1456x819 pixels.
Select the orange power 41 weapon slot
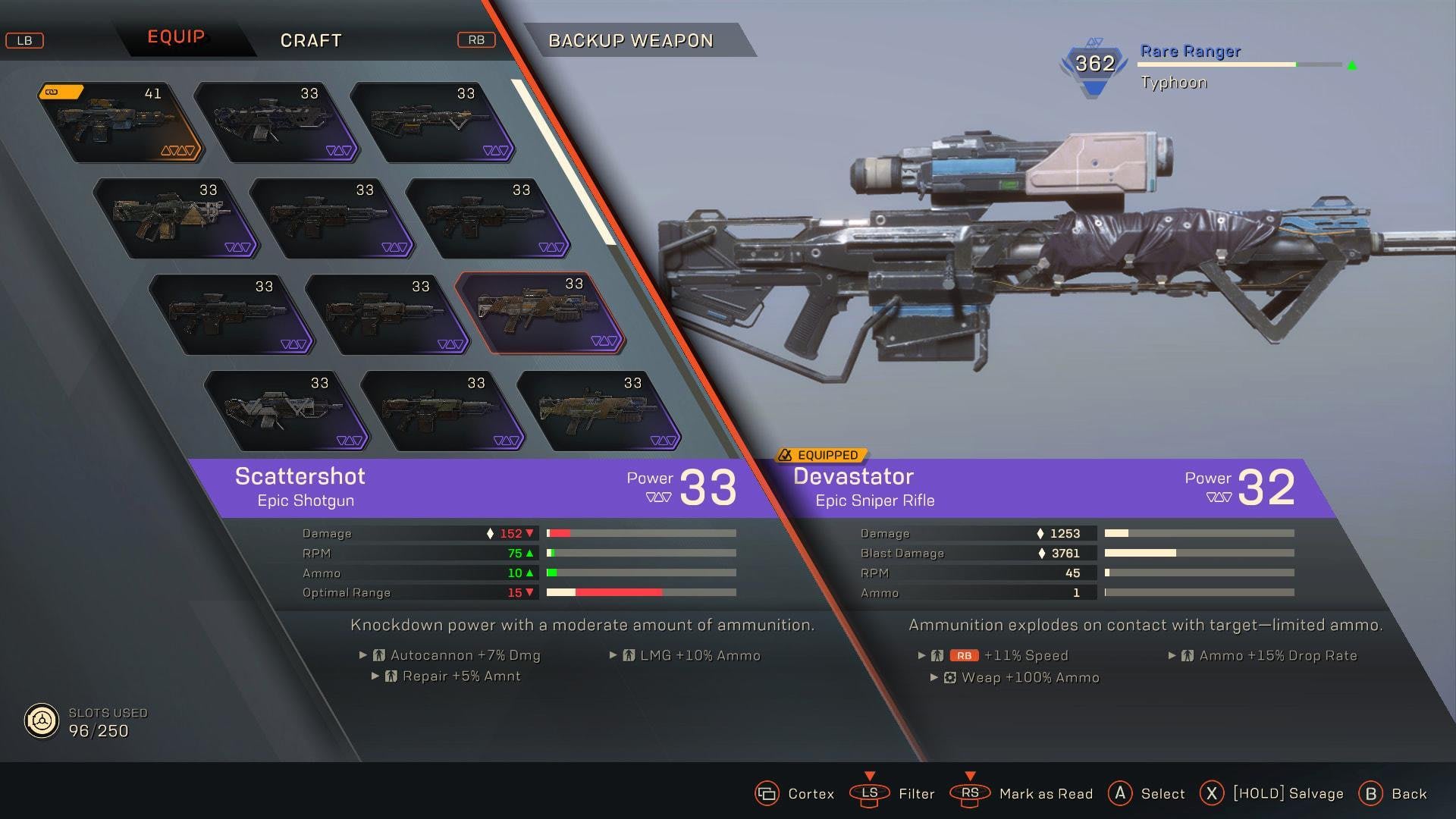(x=121, y=122)
